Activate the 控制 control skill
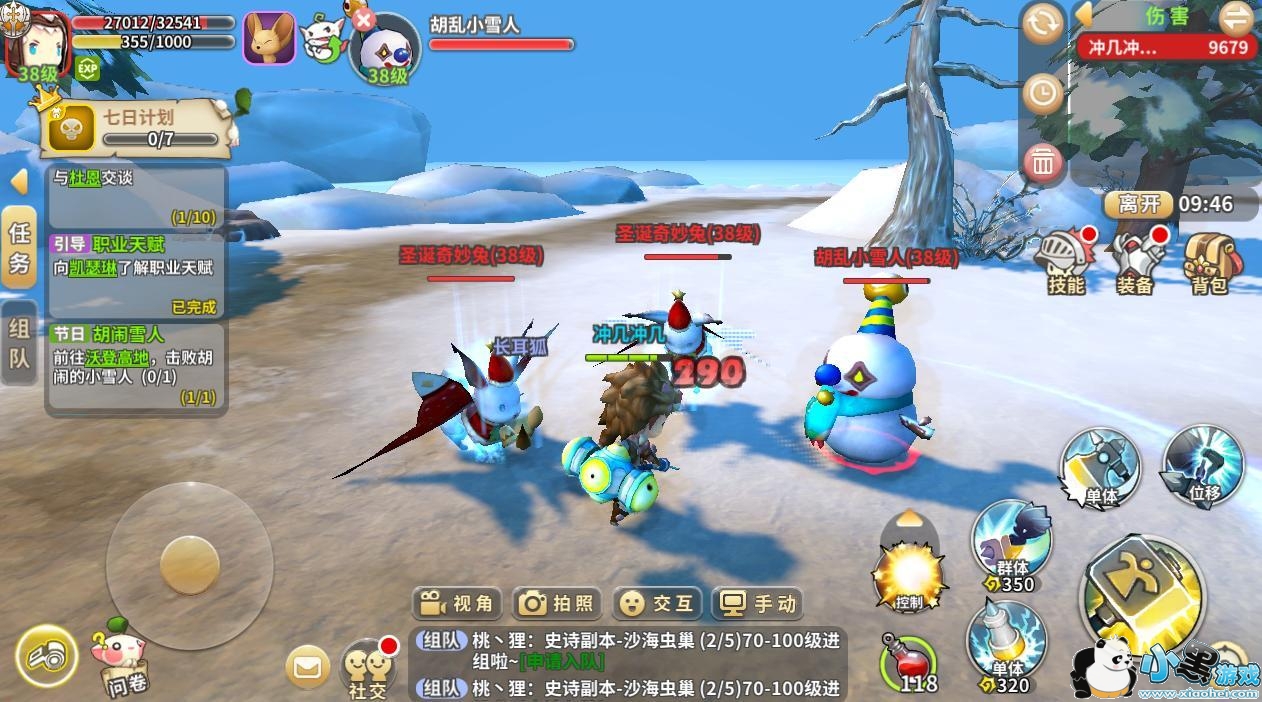 pos(909,575)
